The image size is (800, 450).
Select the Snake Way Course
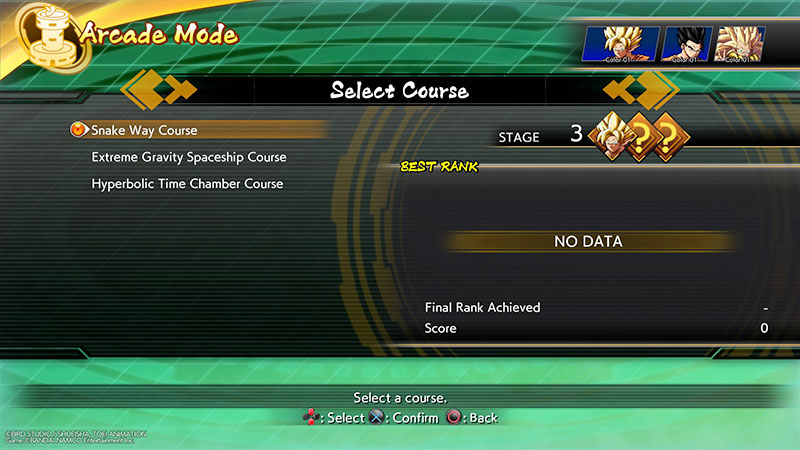tap(145, 130)
